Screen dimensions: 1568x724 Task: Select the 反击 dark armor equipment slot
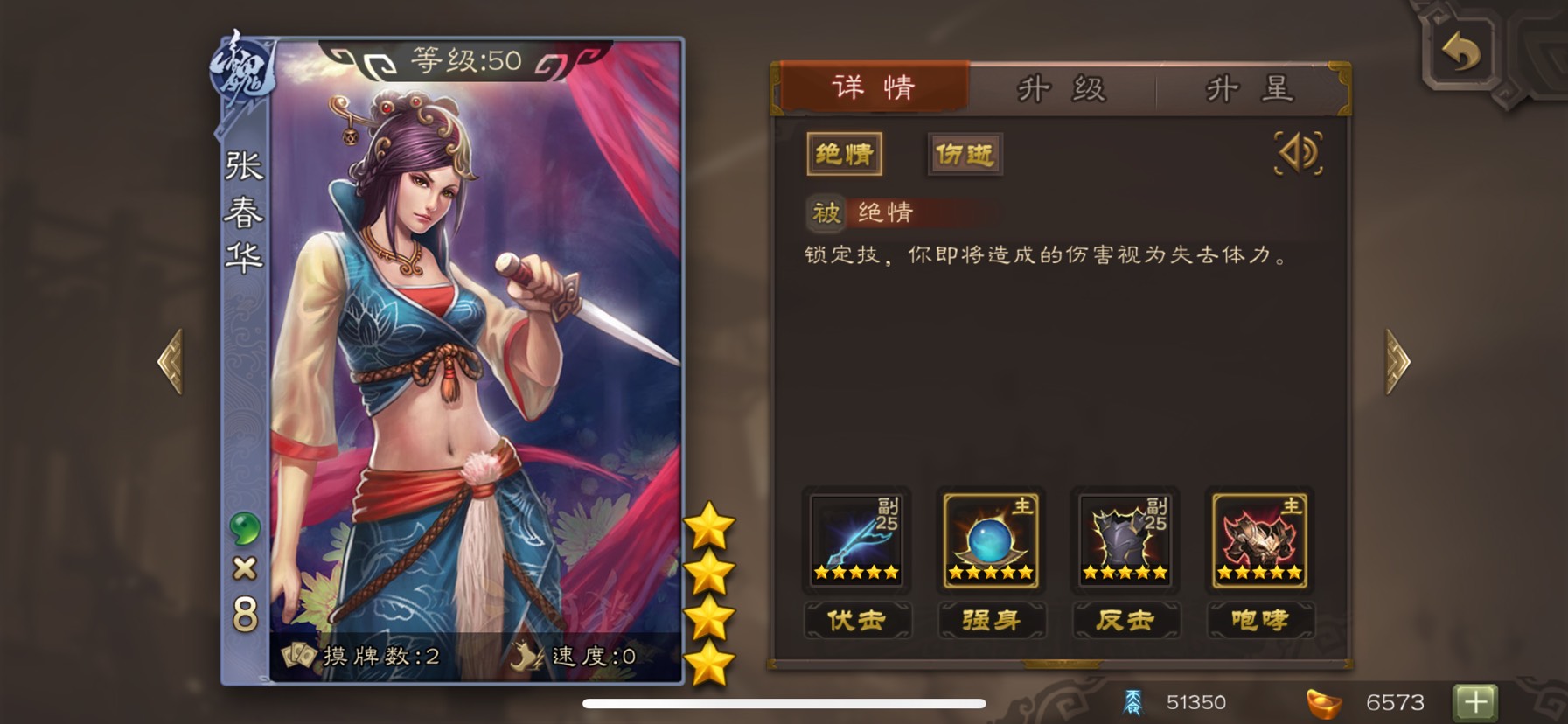pos(1125,540)
